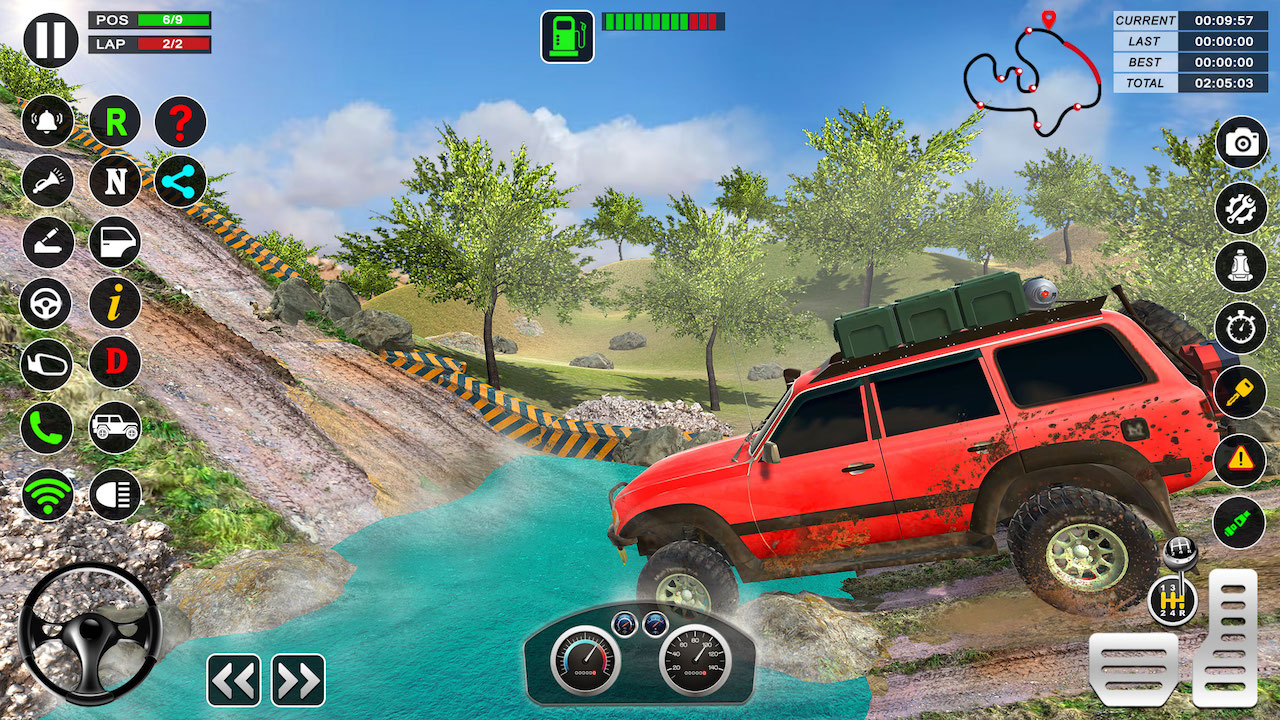Toggle the wifi signal indicator

point(46,492)
